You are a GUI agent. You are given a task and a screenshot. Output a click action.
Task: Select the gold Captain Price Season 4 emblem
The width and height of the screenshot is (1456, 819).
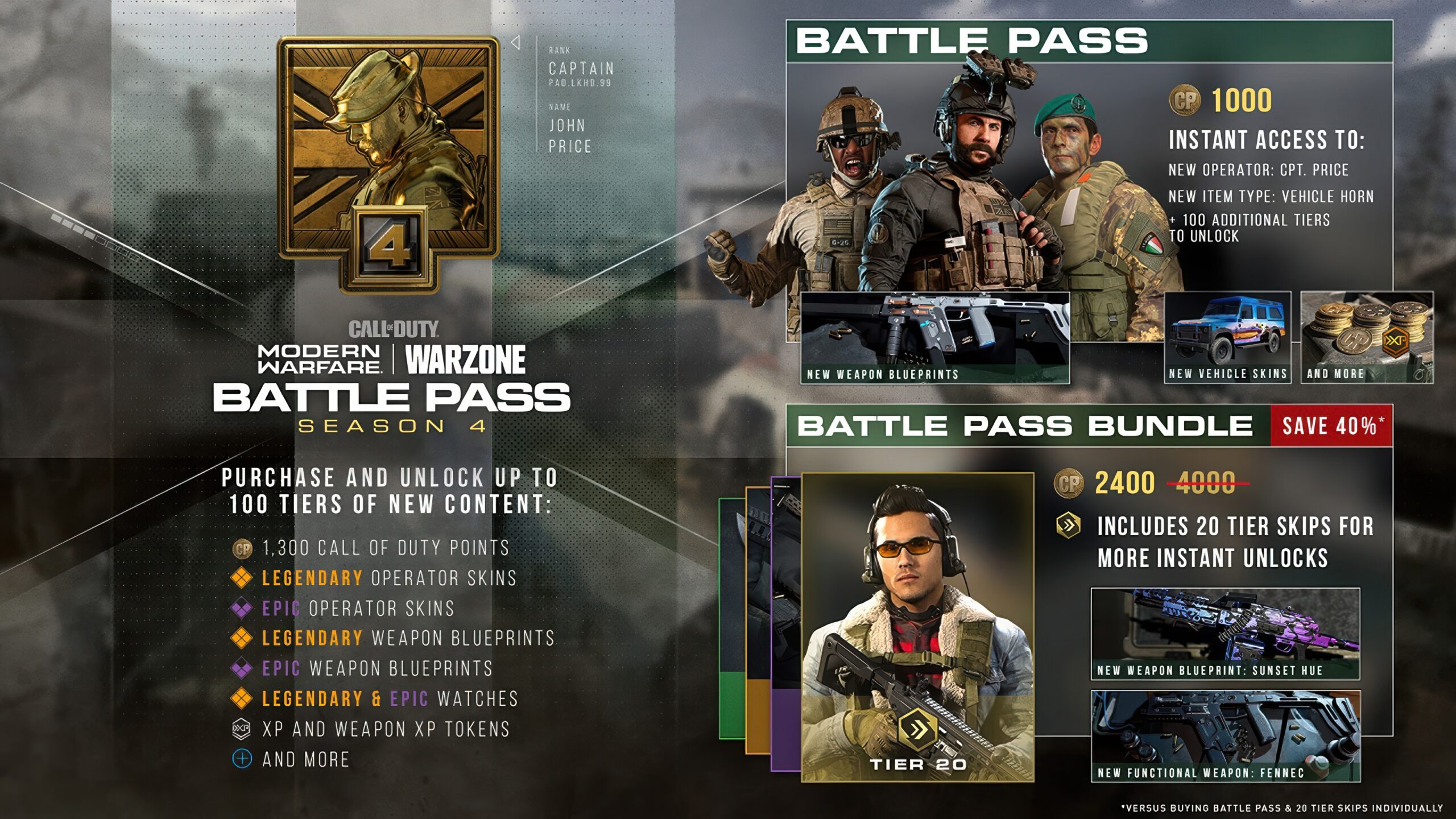point(388,162)
